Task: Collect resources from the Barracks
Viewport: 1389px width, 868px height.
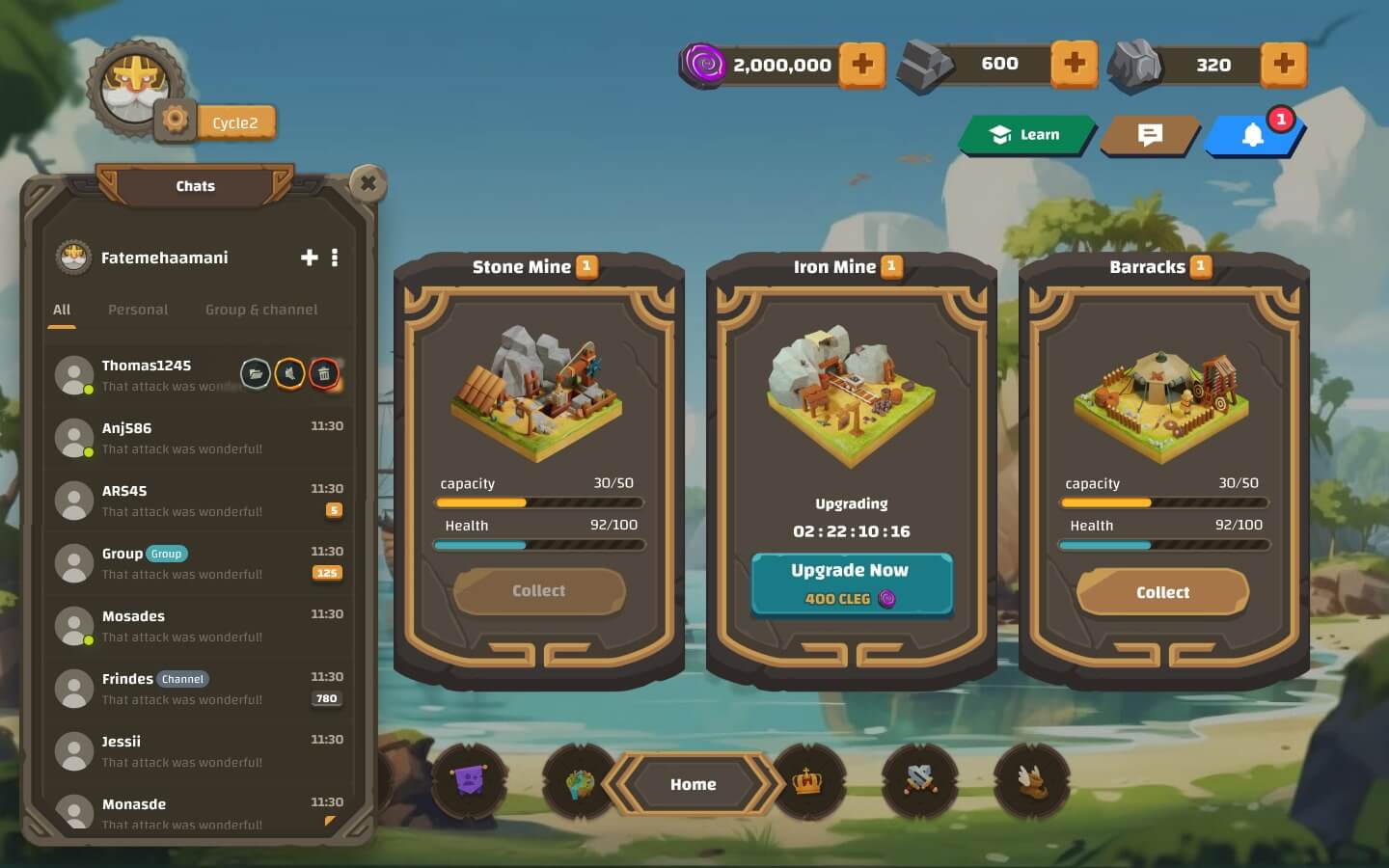Action: pyautogui.click(x=1162, y=592)
